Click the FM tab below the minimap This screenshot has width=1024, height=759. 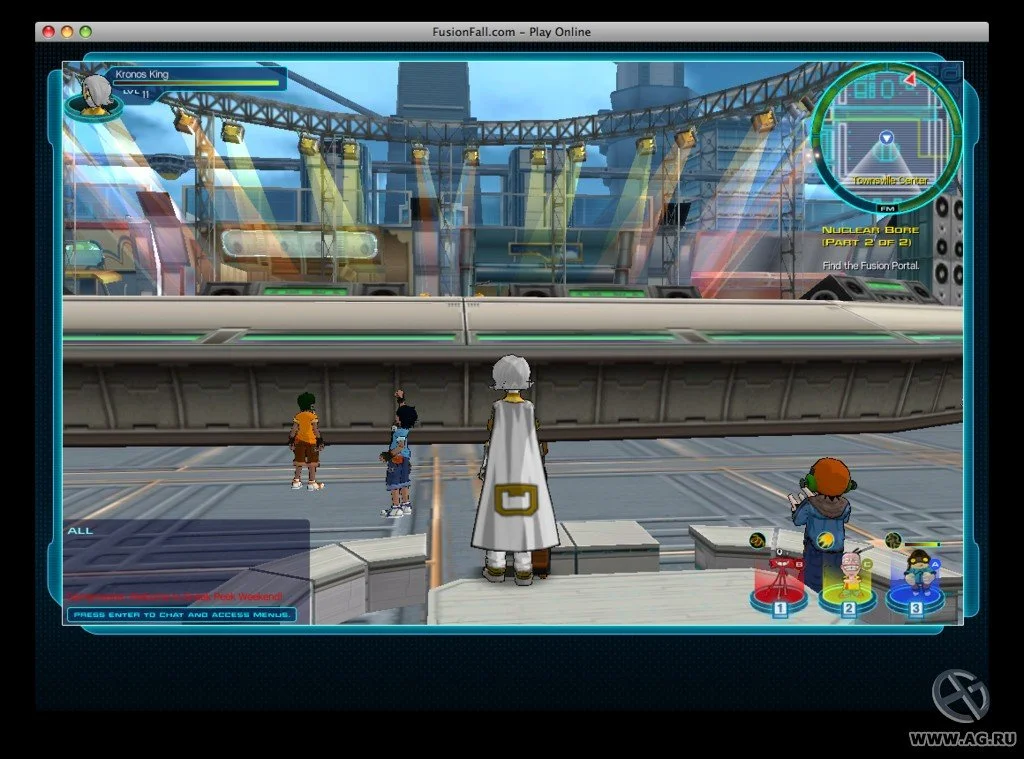pos(886,208)
